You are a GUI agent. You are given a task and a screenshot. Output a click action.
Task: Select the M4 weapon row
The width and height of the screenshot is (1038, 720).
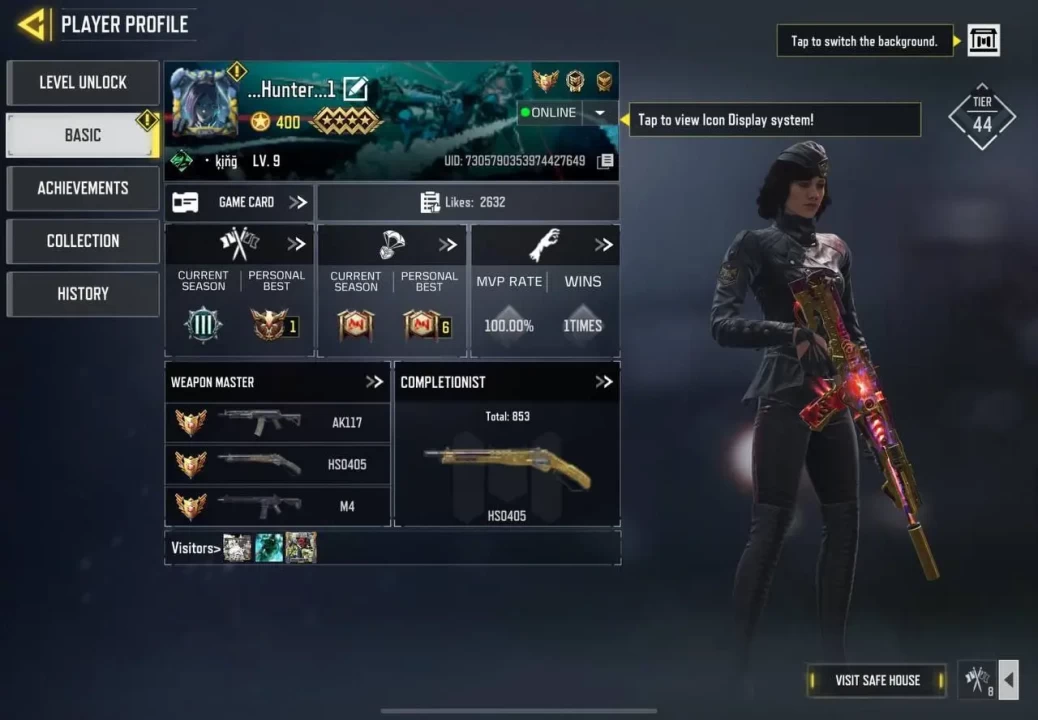(278, 506)
